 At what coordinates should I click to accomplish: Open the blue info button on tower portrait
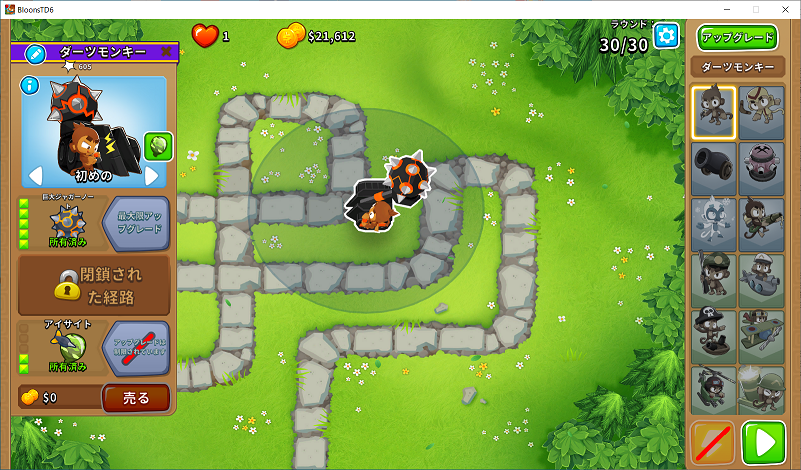(x=30, y=85)
